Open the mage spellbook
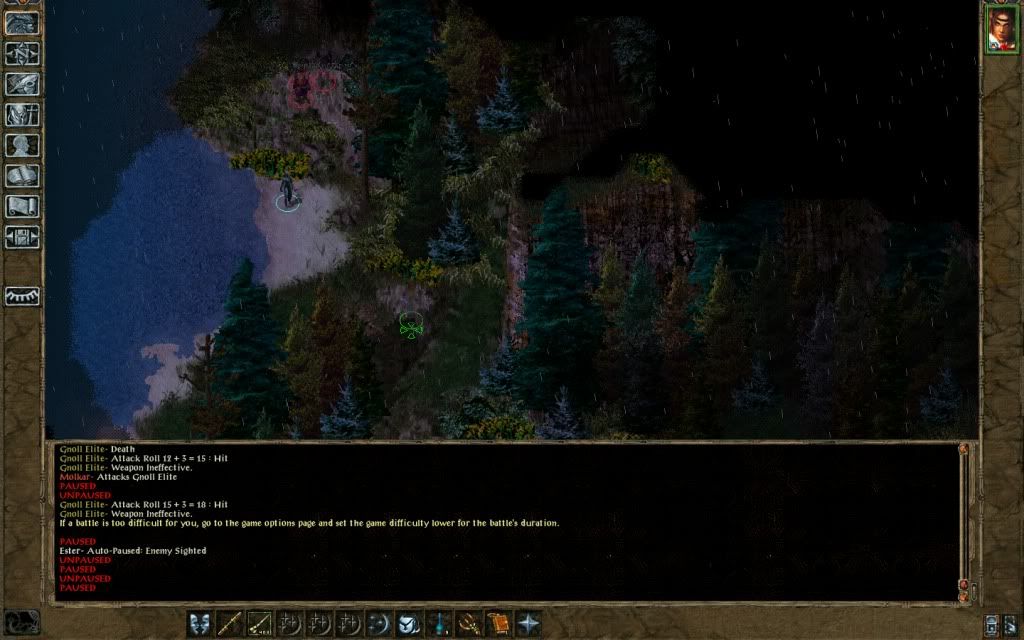Viewport: 1024px width, 640px height. tap(22, 176)
